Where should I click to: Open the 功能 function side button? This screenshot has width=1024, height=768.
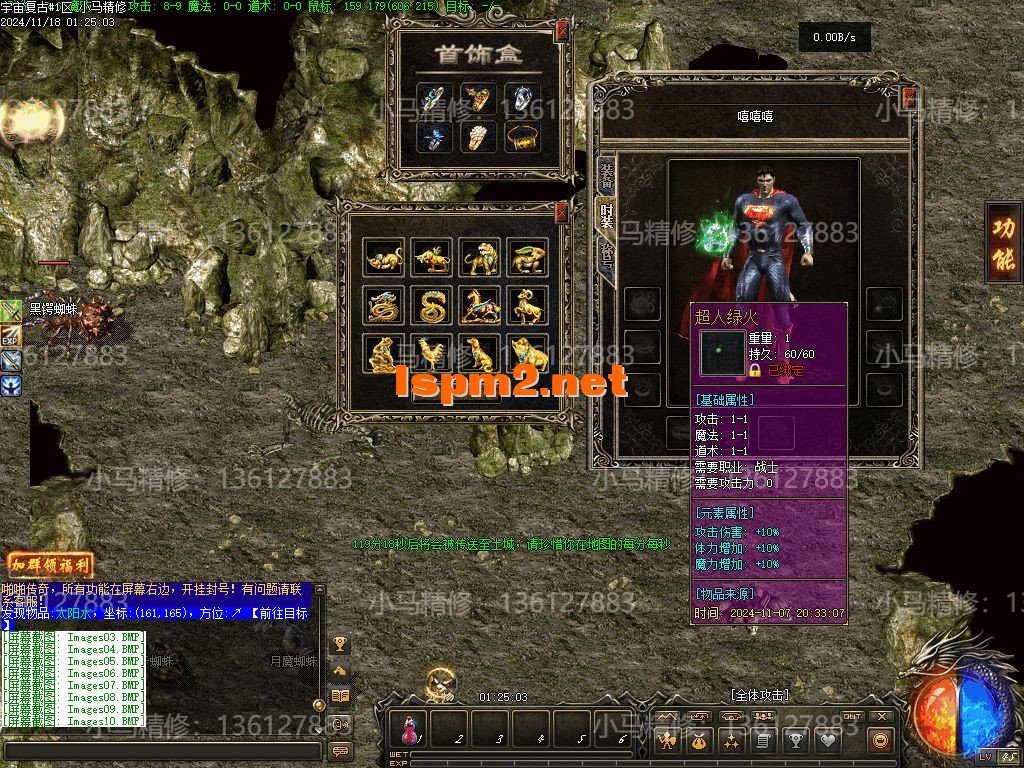click(1003, 243)
